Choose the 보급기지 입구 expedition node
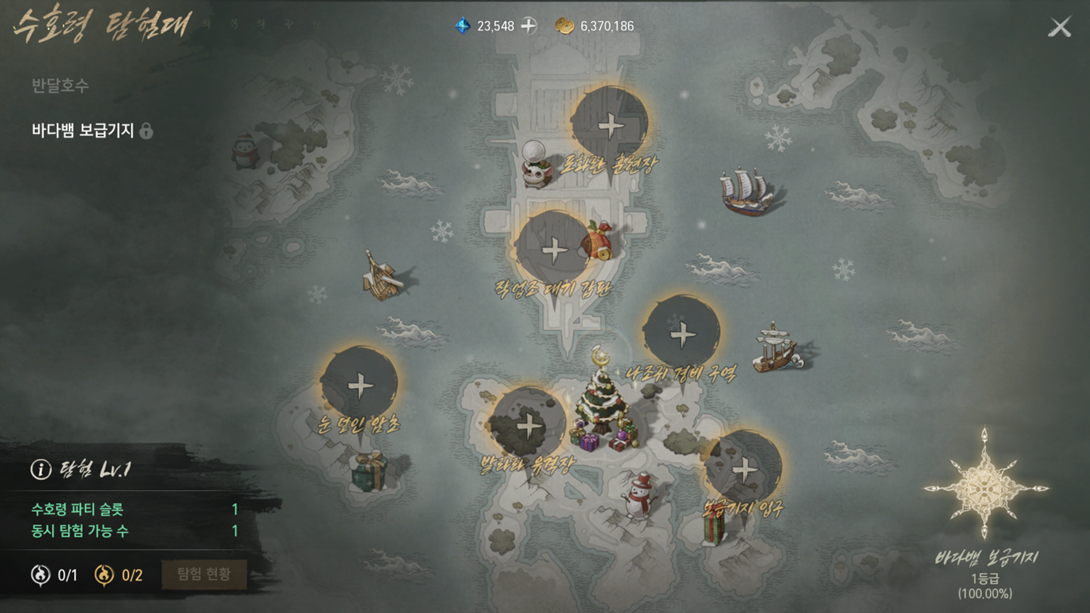1090x613 pixels. point(743,469)
